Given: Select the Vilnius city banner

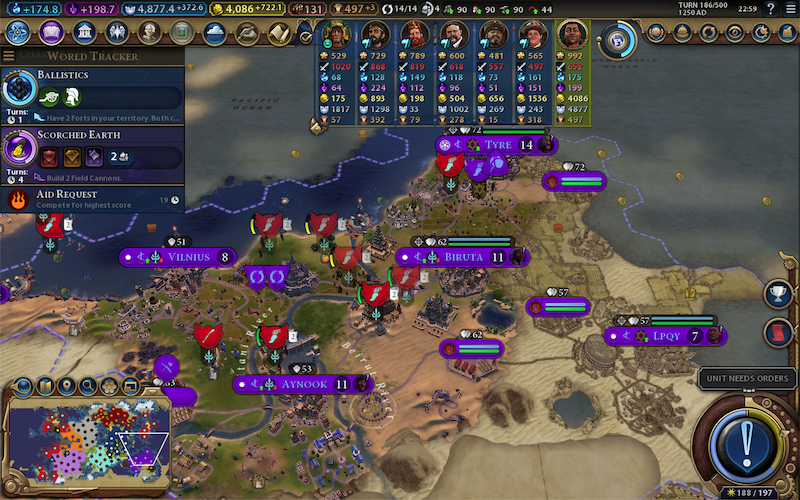Looking at the screenshot, I should (188, 257).
